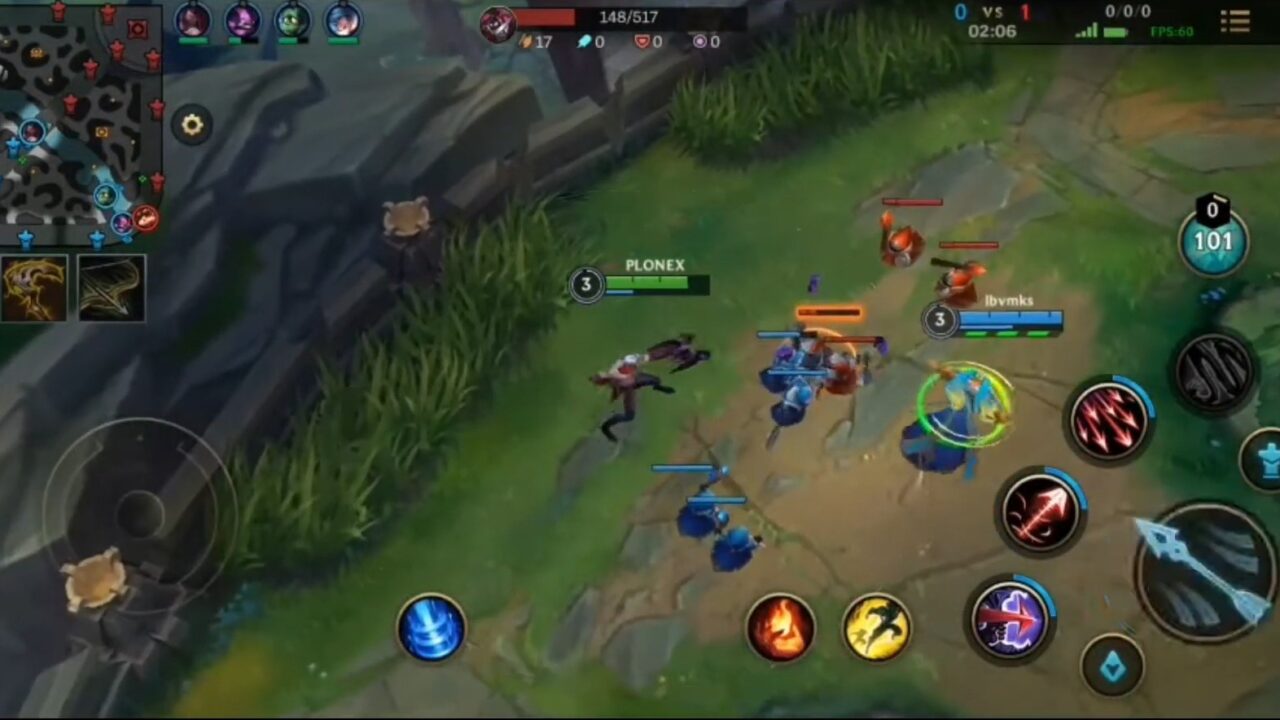Use the blue active item ability
The image size is (1280, 720).
tap(431, 630)
